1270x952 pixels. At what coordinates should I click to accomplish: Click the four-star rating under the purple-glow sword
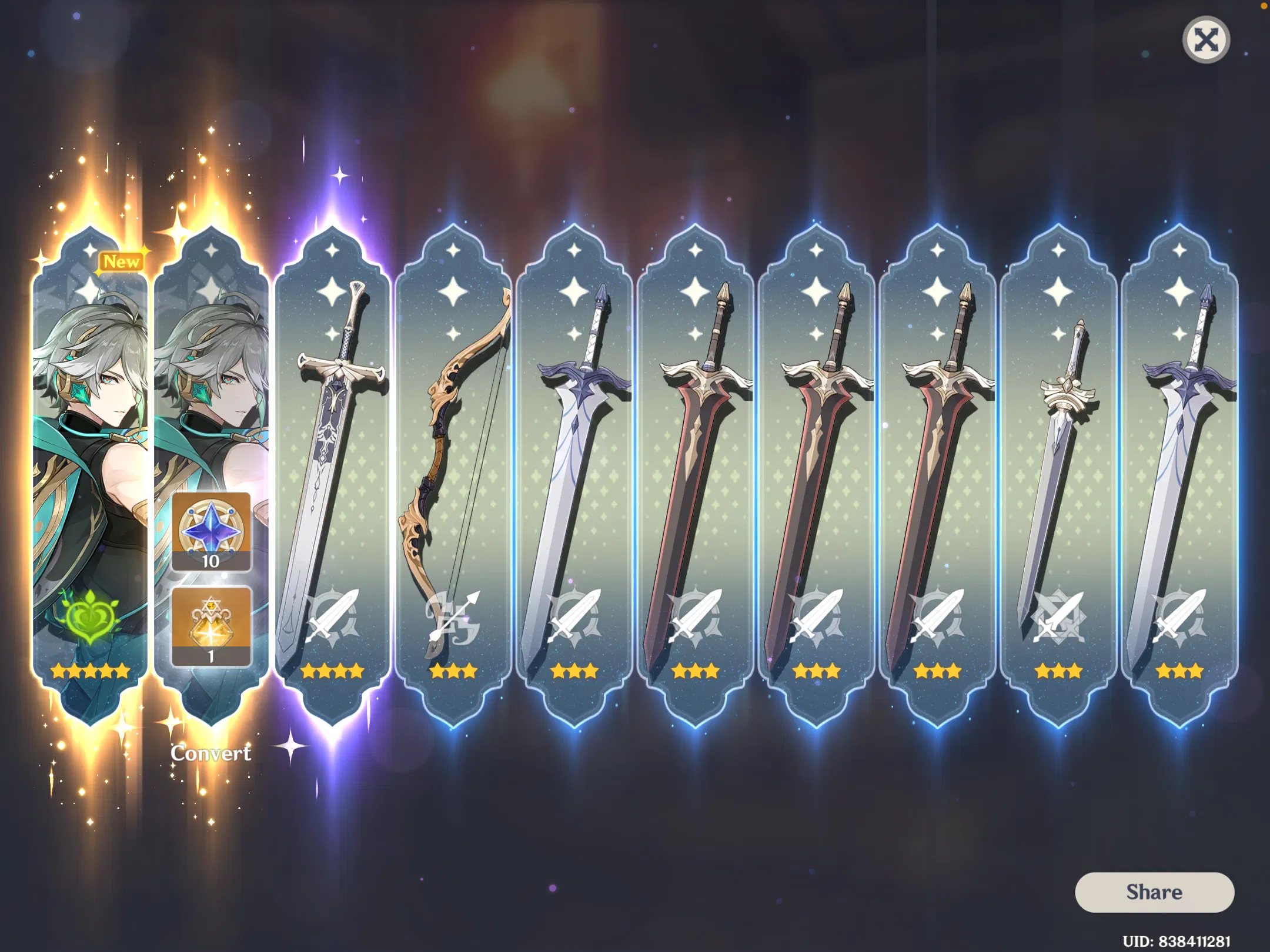tap(333, 672)
